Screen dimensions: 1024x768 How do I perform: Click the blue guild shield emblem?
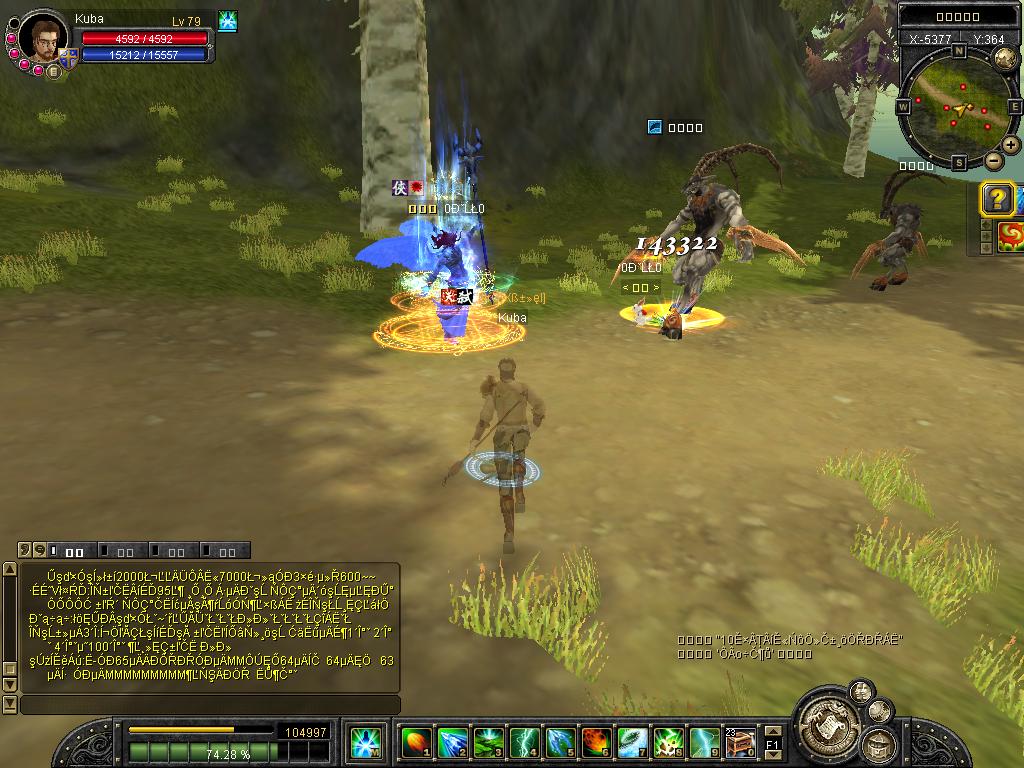pos(68,58)
